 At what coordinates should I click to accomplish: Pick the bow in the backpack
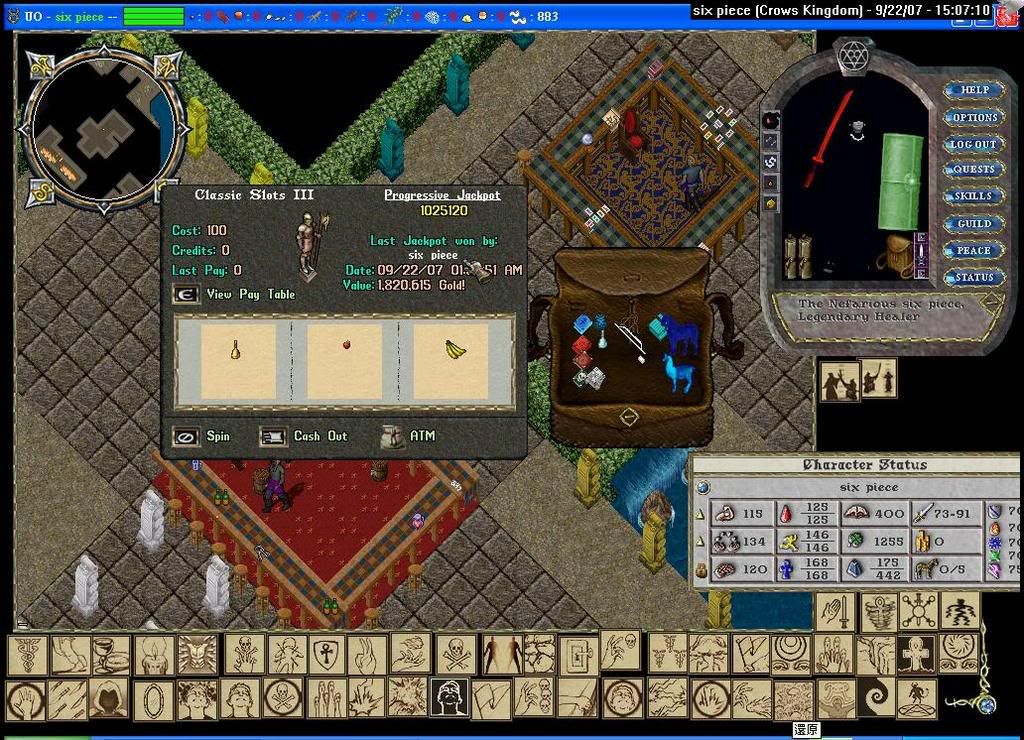[629, 338]
